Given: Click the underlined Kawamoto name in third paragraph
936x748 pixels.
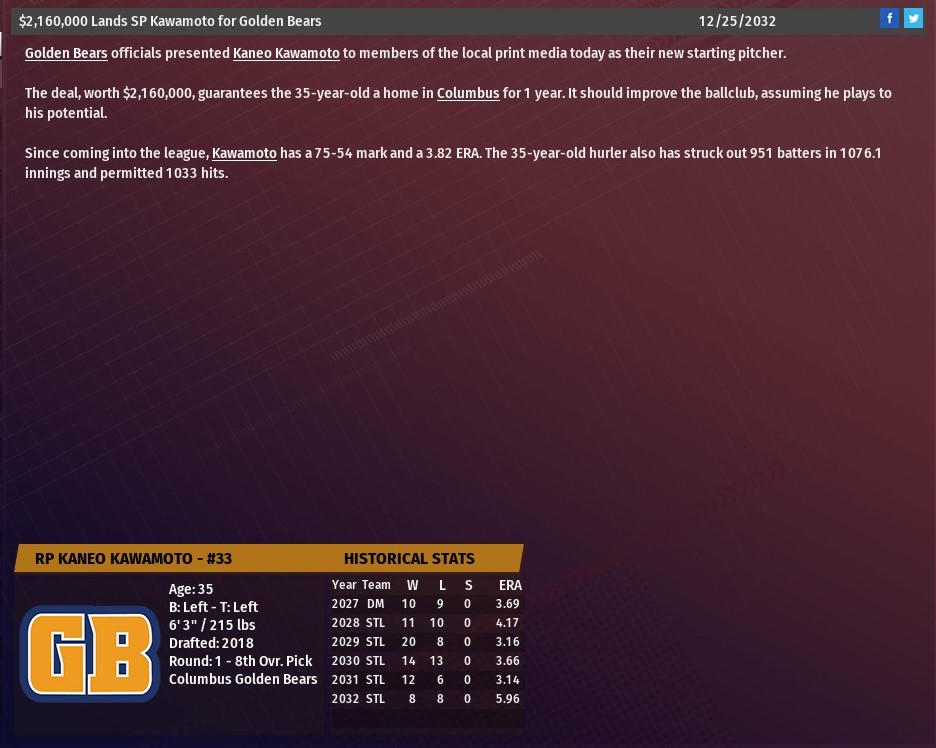Looking at the screenshot, I should (x=244, y=153).
